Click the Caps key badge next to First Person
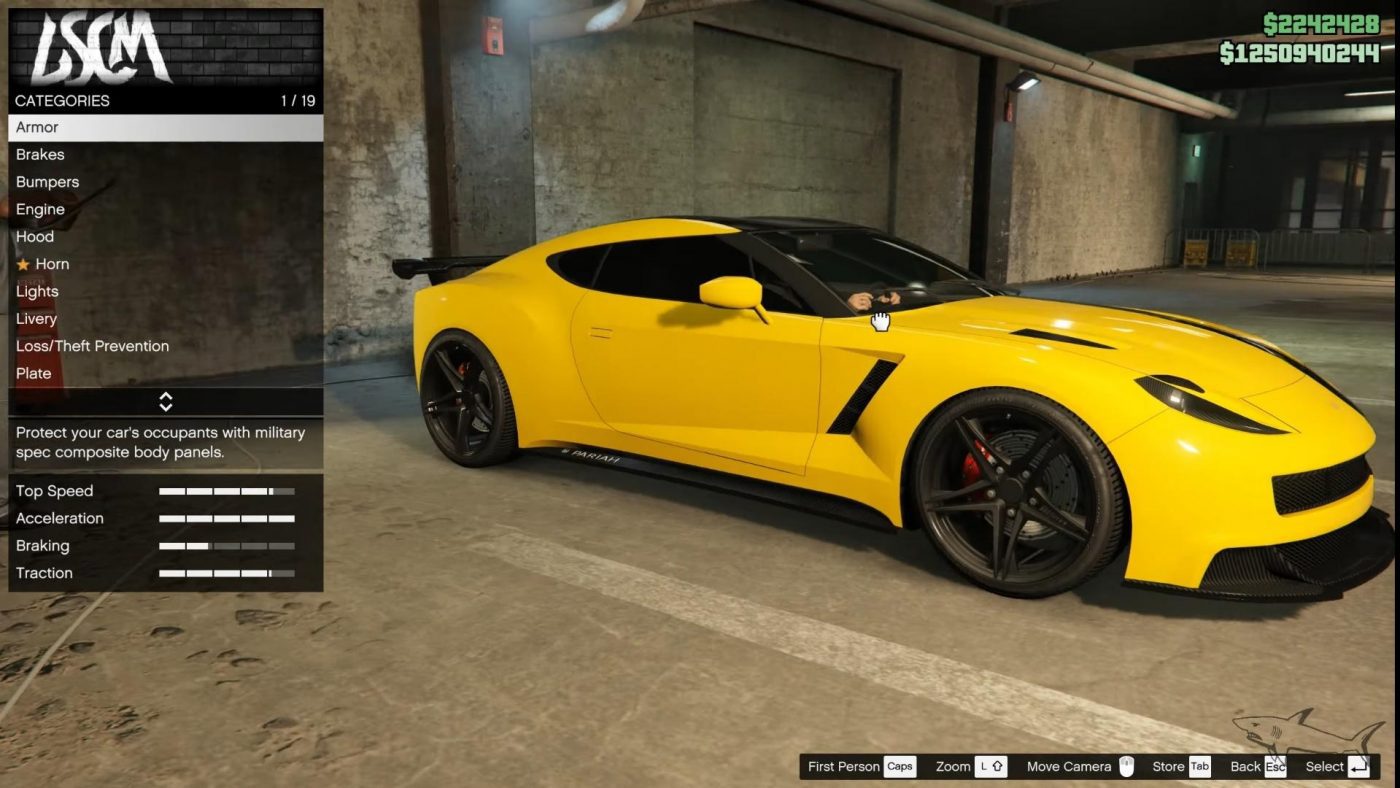1400x788 pixels. 899,766
